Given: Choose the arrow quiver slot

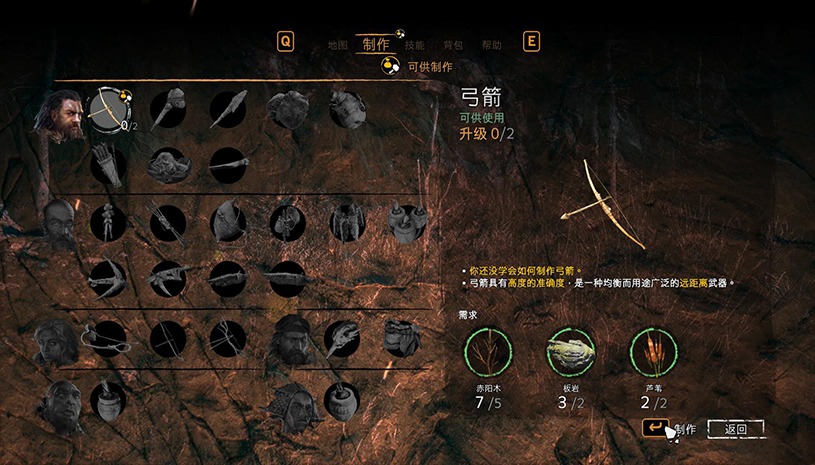Looking at the screenshot, I should [x=108, y=163].
